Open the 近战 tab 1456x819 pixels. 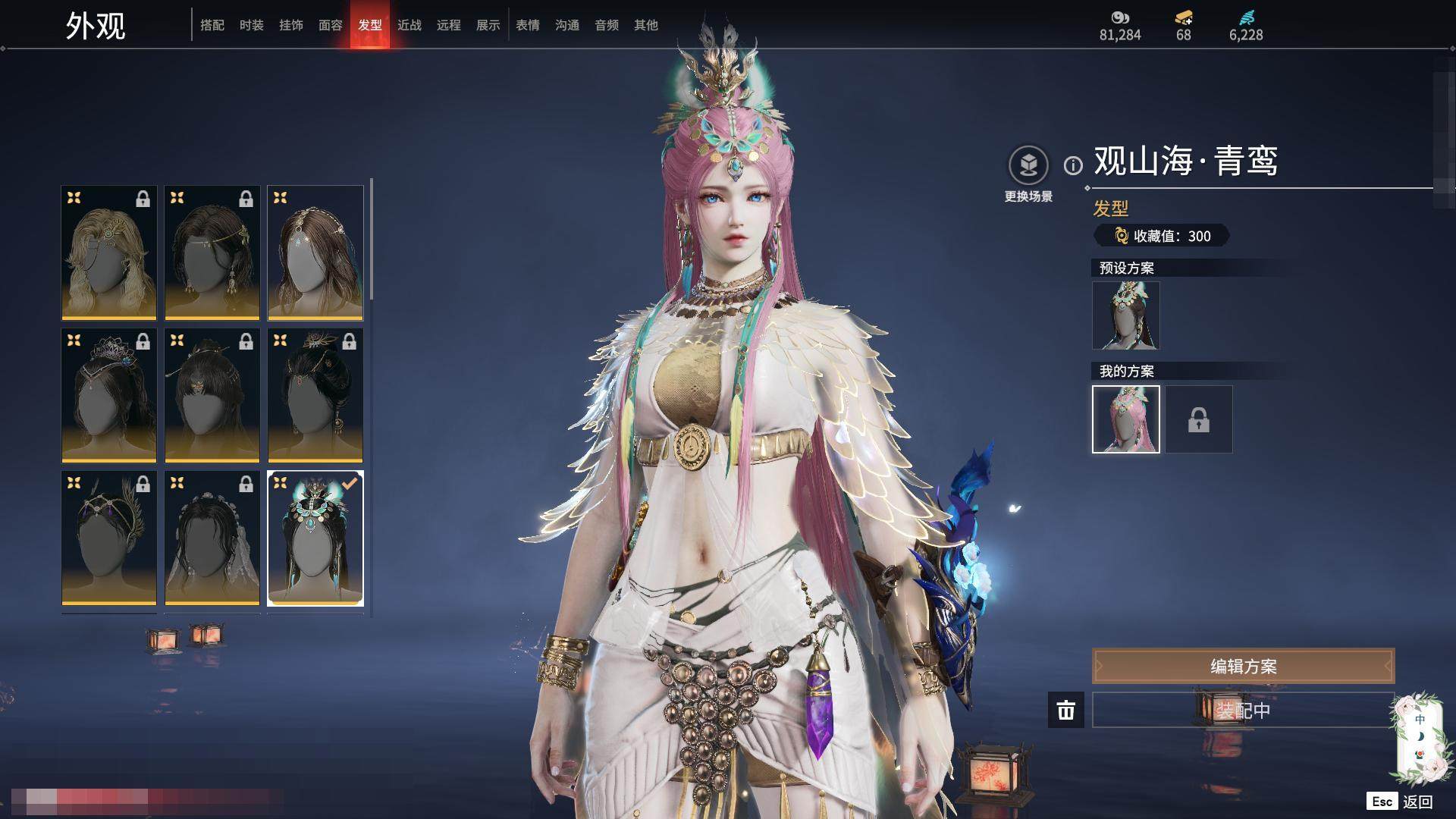pyautogui.click(x=409, y=25)
